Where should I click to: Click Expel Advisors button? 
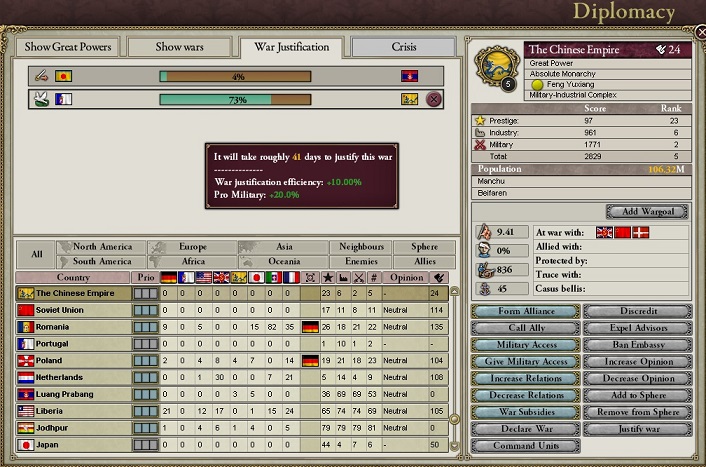(638, 328)
